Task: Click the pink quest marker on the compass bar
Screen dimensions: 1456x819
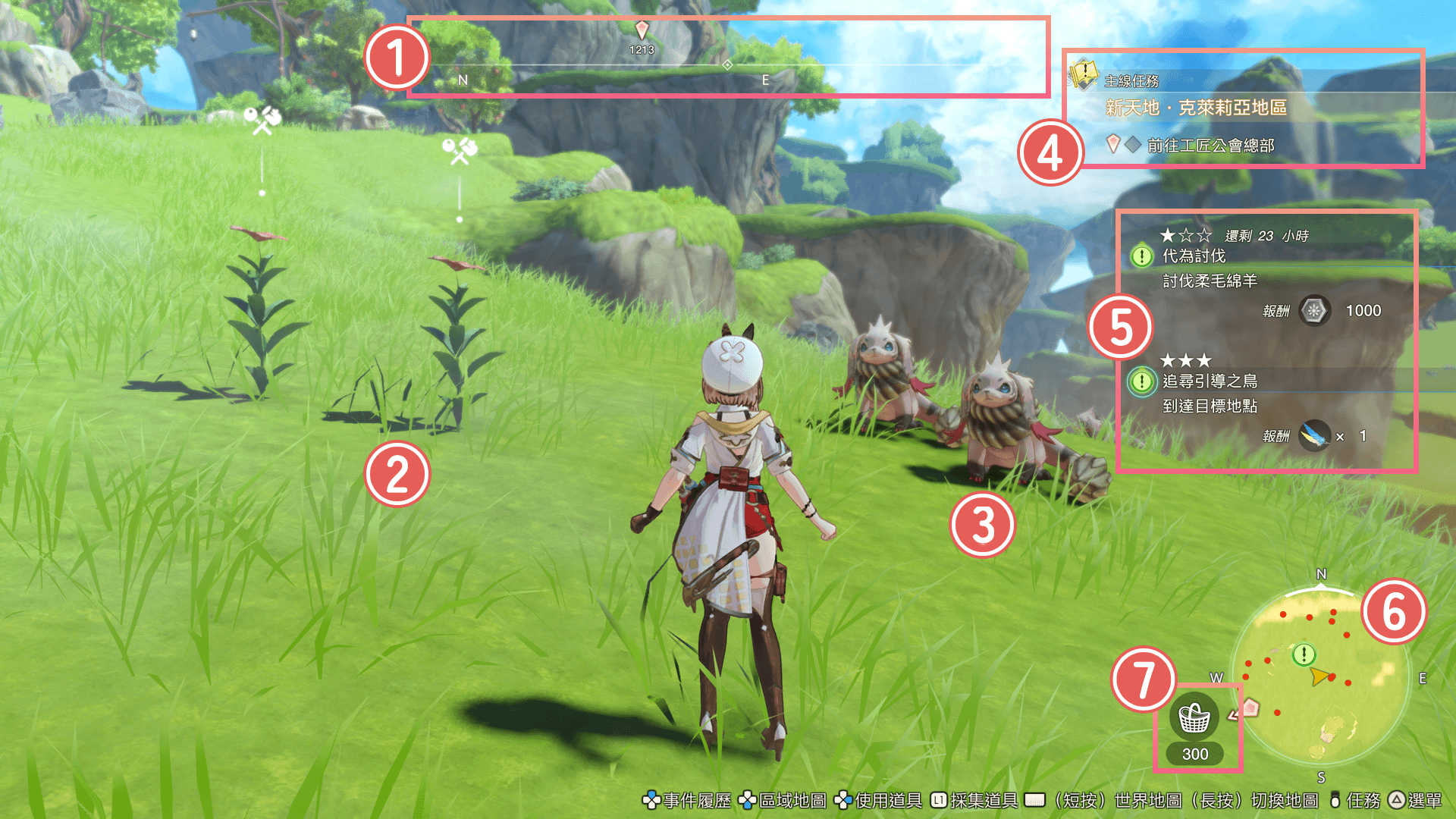Action: click(642, 30)
